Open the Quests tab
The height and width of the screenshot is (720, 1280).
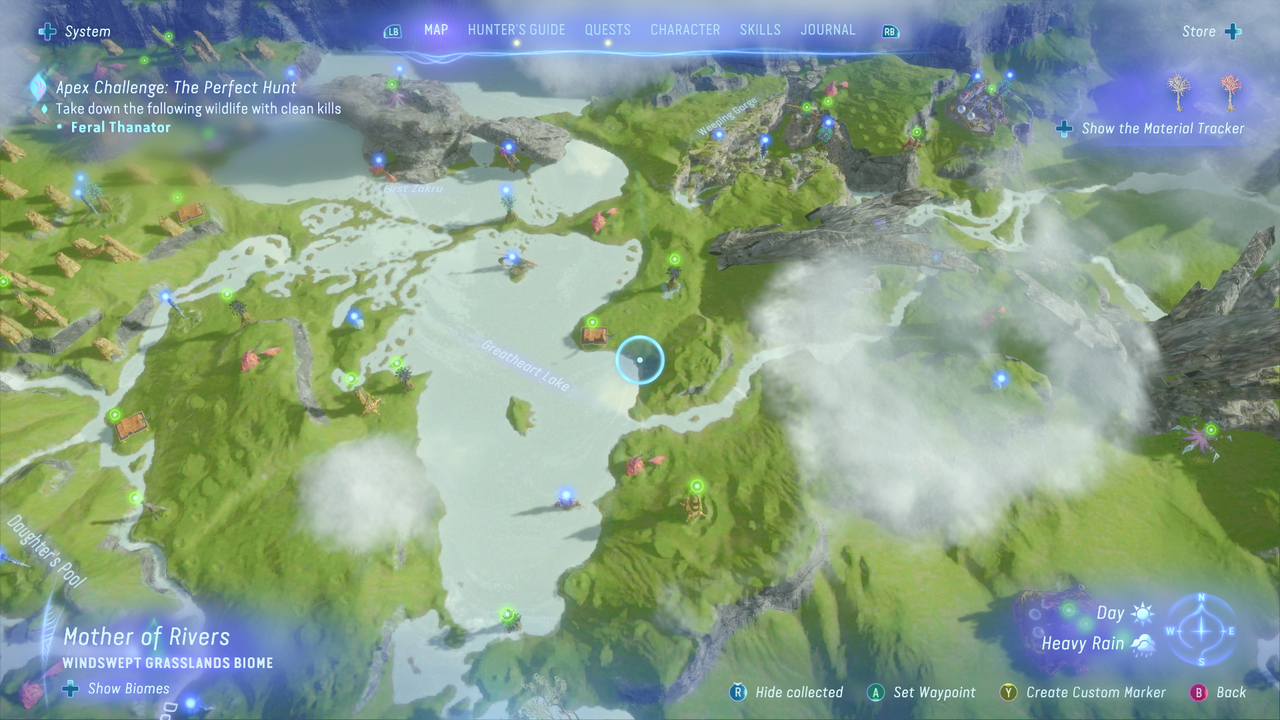[607, 30]
